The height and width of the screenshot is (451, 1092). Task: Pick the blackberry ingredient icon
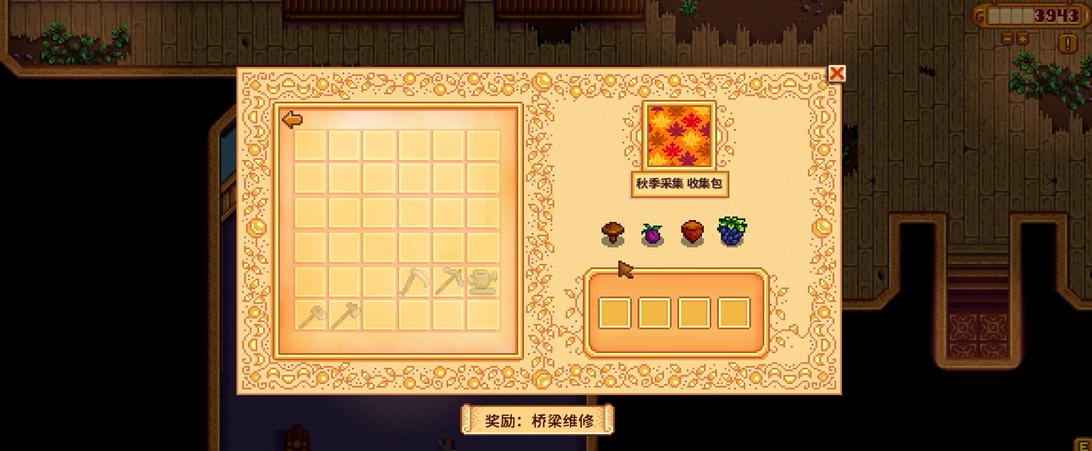[732, 233]
